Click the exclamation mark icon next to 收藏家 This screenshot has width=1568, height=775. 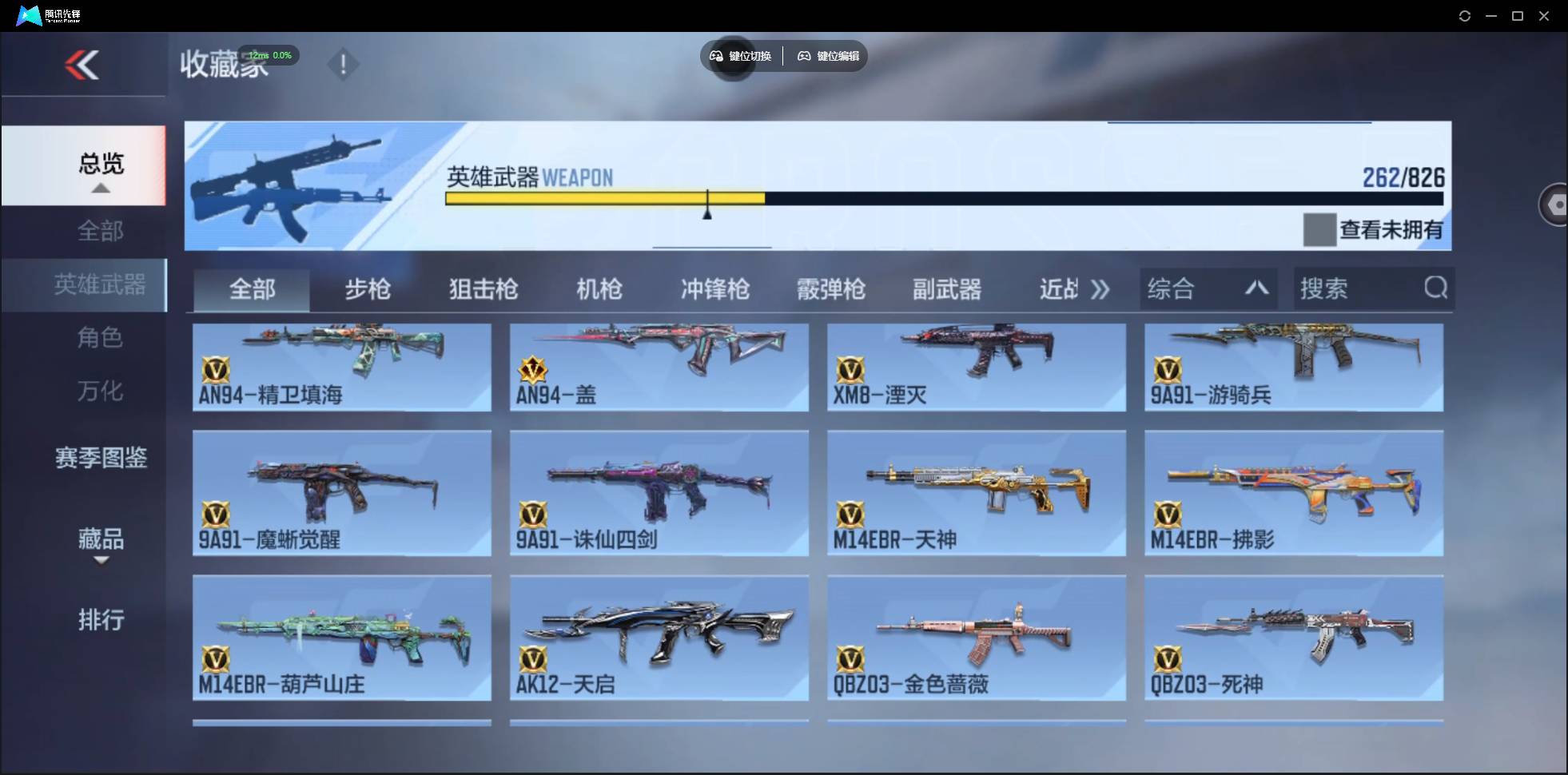pyautogui.click(x=343, y=64)
